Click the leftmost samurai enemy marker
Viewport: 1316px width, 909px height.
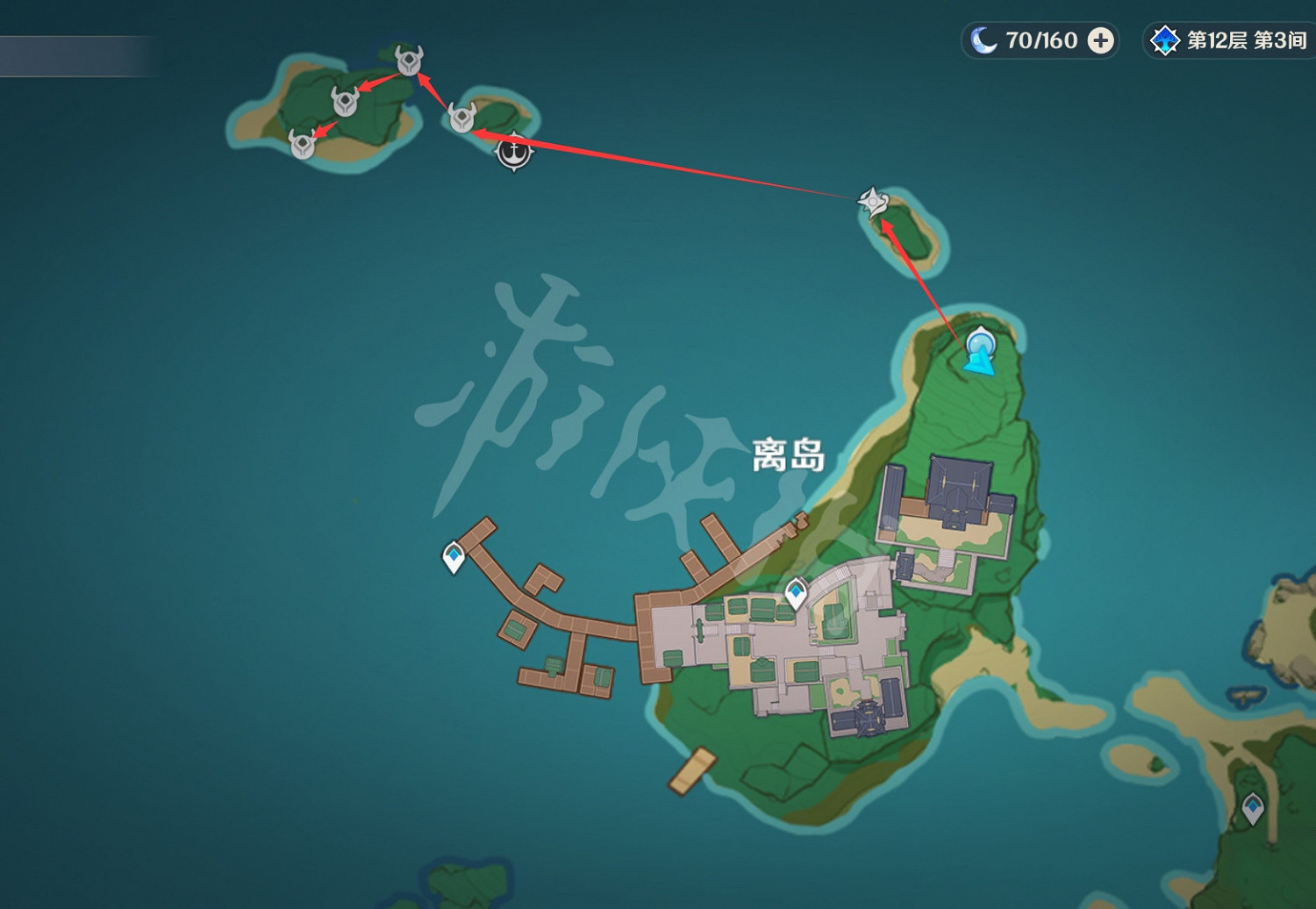coord(303,145)
